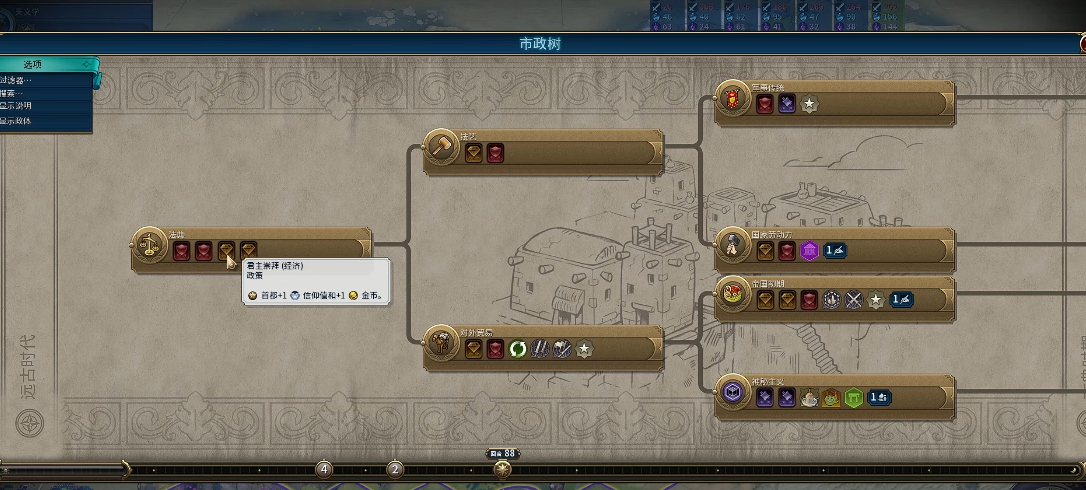Close the 市政树 civics tree window

tap(1082, 44)
